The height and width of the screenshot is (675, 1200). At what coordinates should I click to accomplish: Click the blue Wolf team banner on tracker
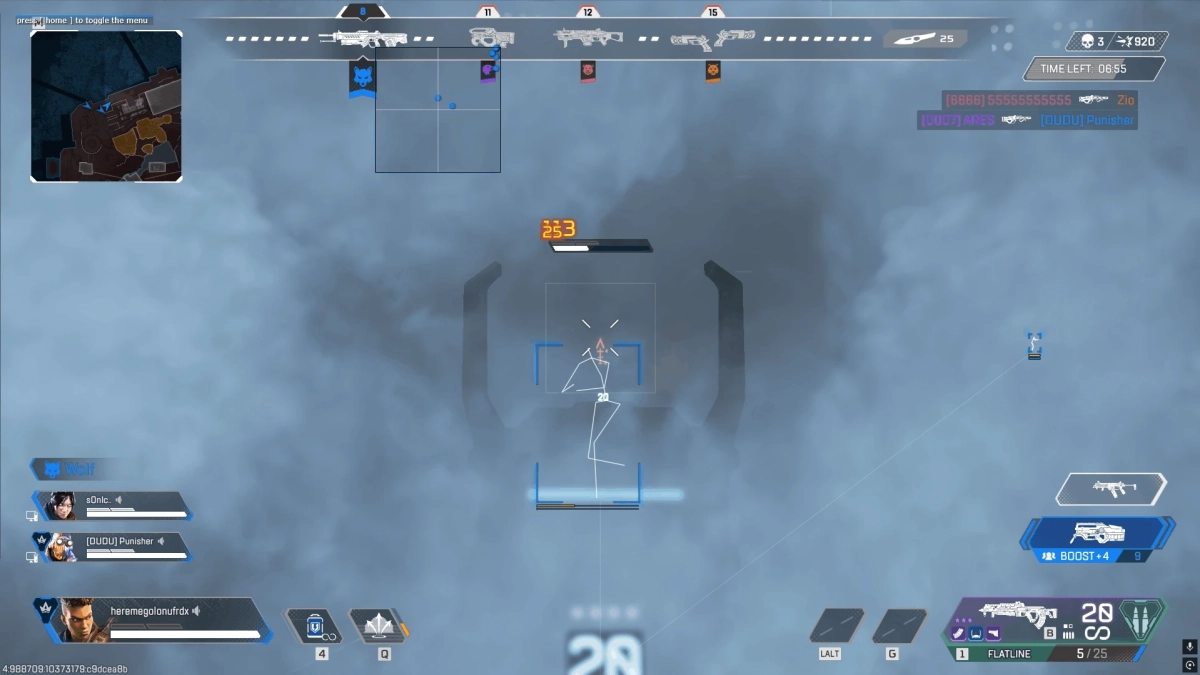362,78
